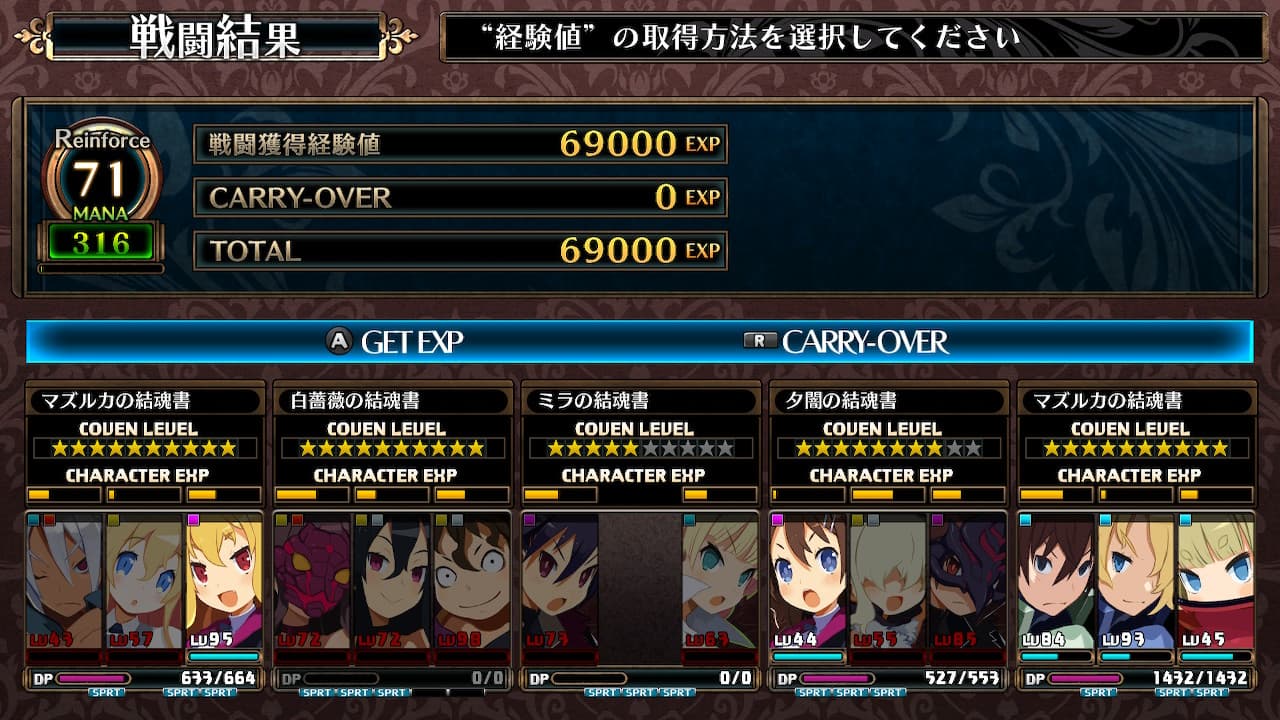Choose the GET EXP option
This screenshot has width=1280, height=720.
[x=397, y=342]
